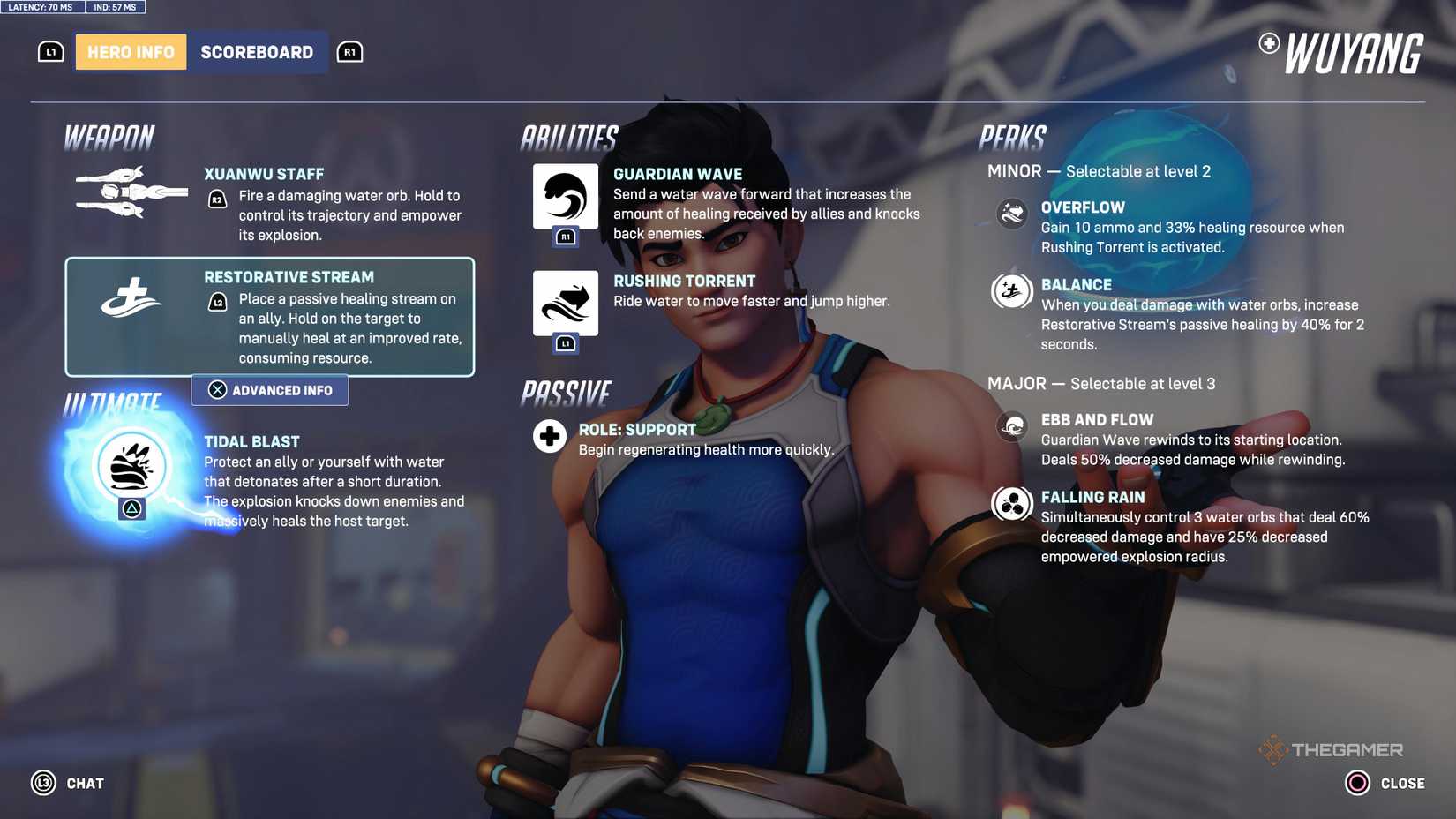Click the Close button
The image size is (1456, 819).
1378,782
